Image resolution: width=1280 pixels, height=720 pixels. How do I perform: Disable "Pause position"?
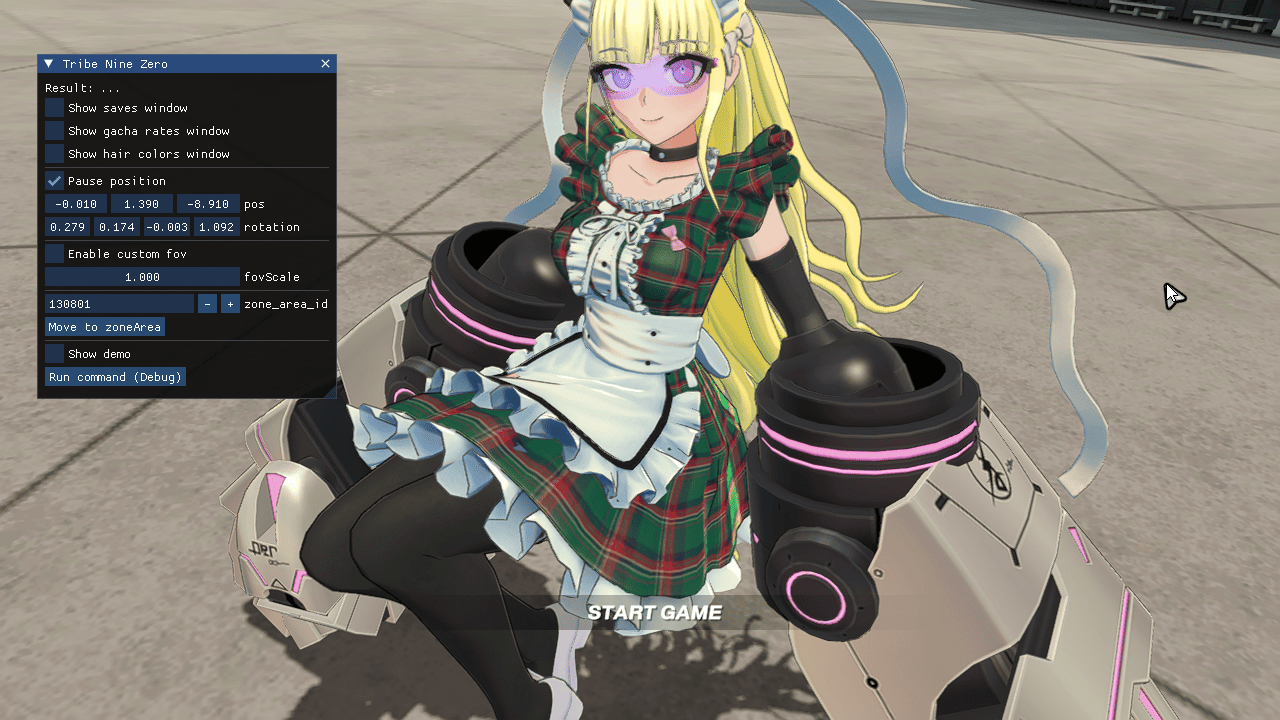click(53, 181)
